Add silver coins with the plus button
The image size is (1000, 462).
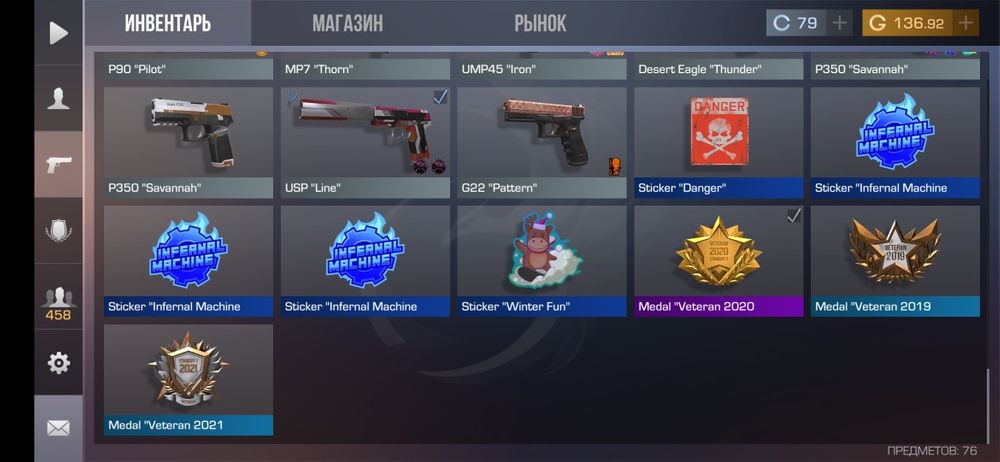(839, 23)
